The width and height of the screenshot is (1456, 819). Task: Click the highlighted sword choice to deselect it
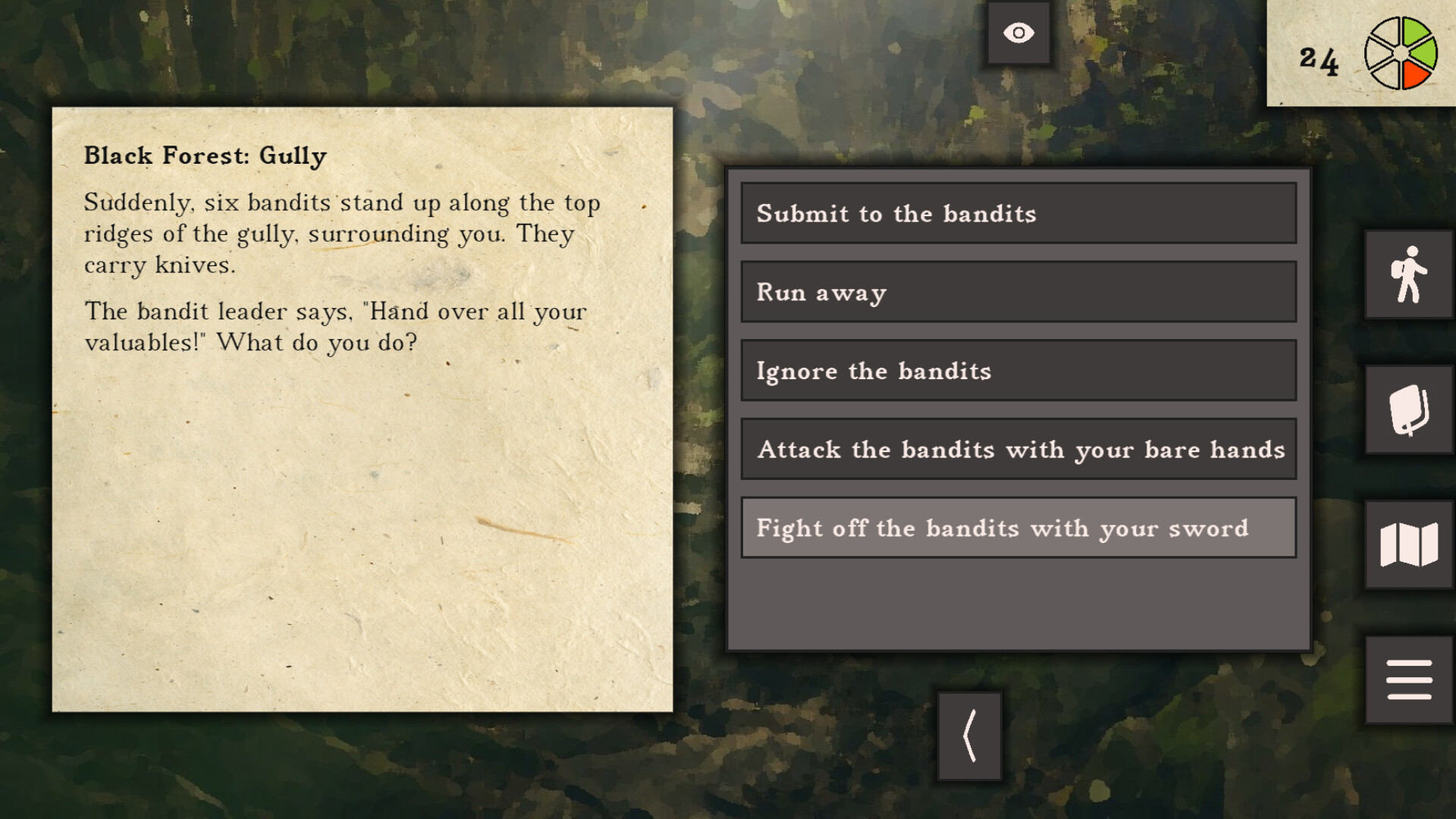tap(1018, 529)
